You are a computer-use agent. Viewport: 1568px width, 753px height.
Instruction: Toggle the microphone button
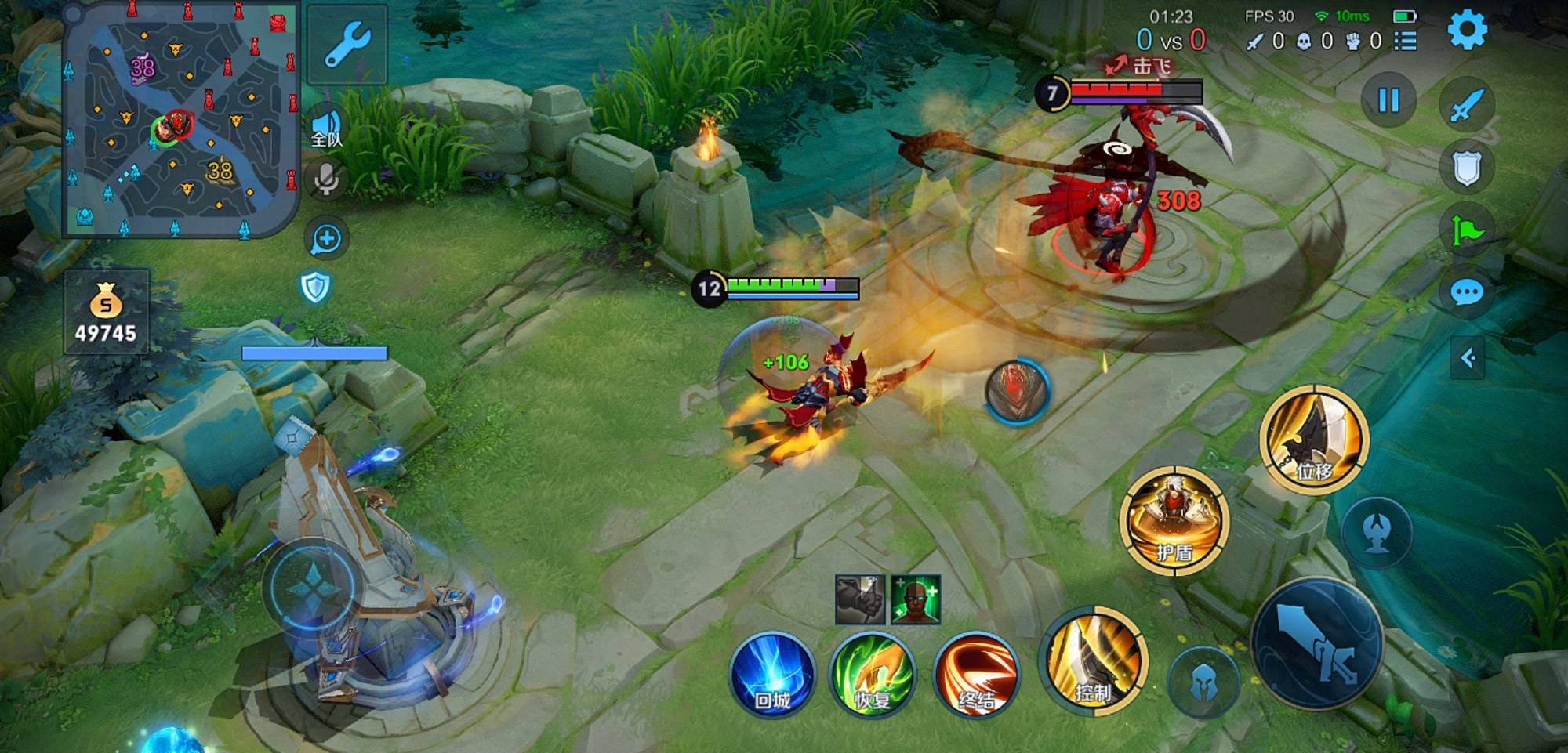(x=327, y=180)
